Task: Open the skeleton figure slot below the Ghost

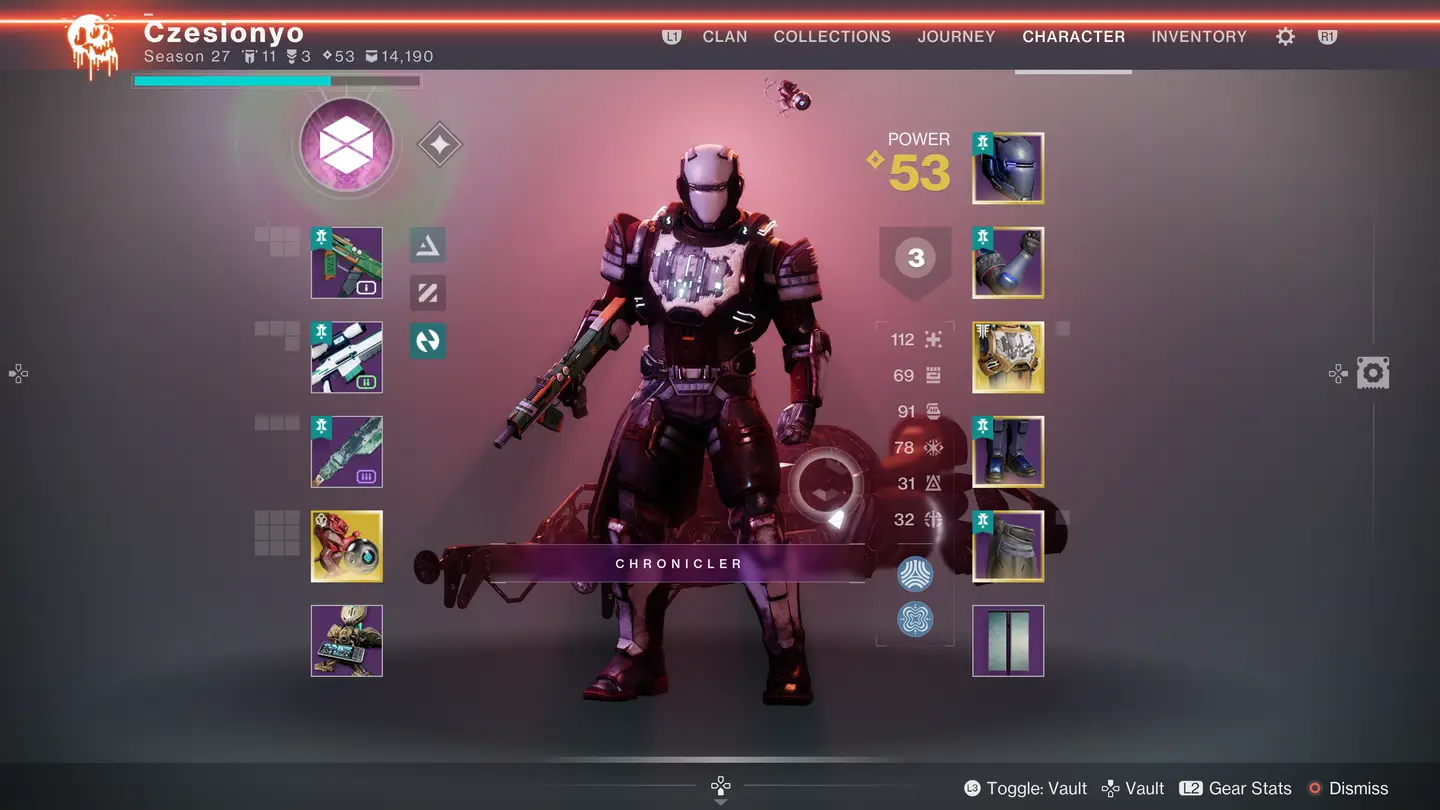Action: point(346,641)
